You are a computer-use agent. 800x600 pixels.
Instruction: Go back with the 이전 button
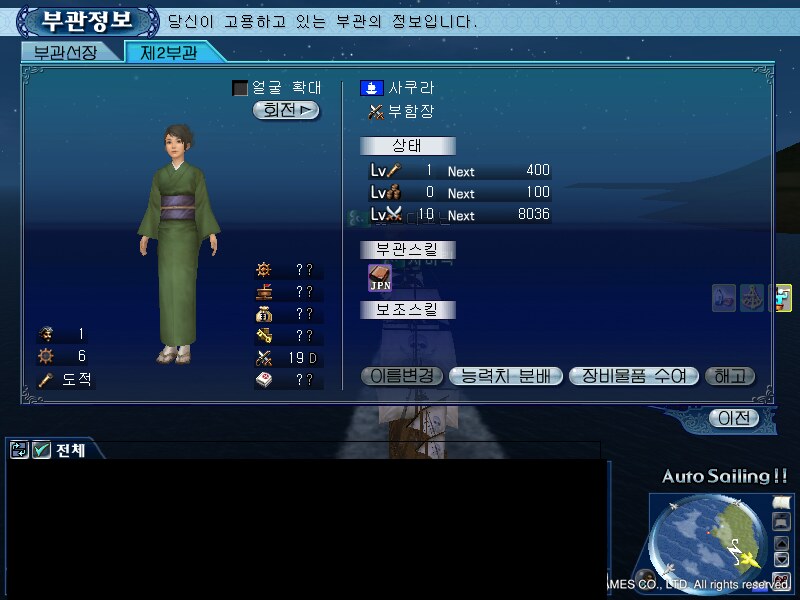(x=734, y=418)
